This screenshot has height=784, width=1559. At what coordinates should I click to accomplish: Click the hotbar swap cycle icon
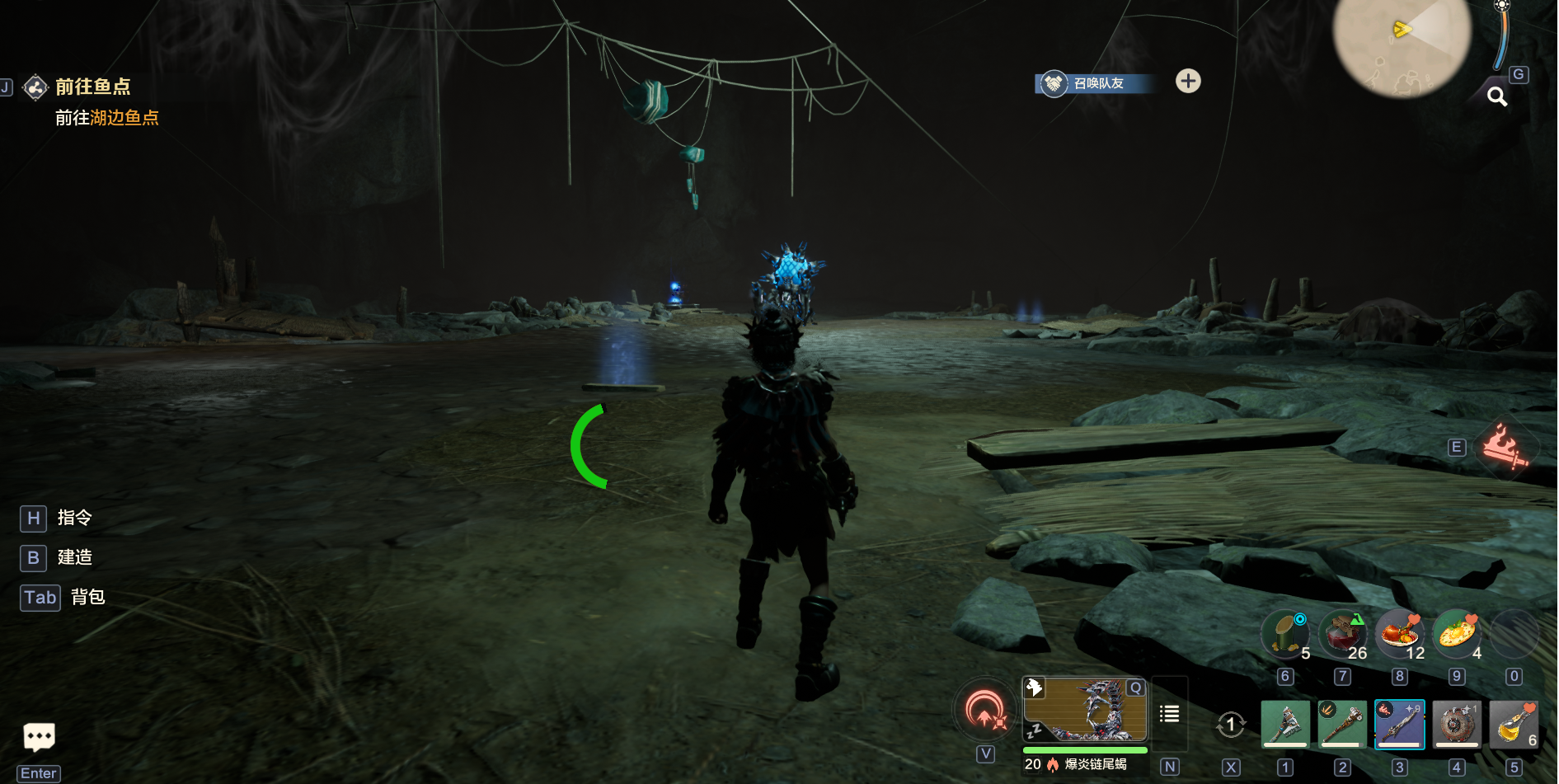1230,725
